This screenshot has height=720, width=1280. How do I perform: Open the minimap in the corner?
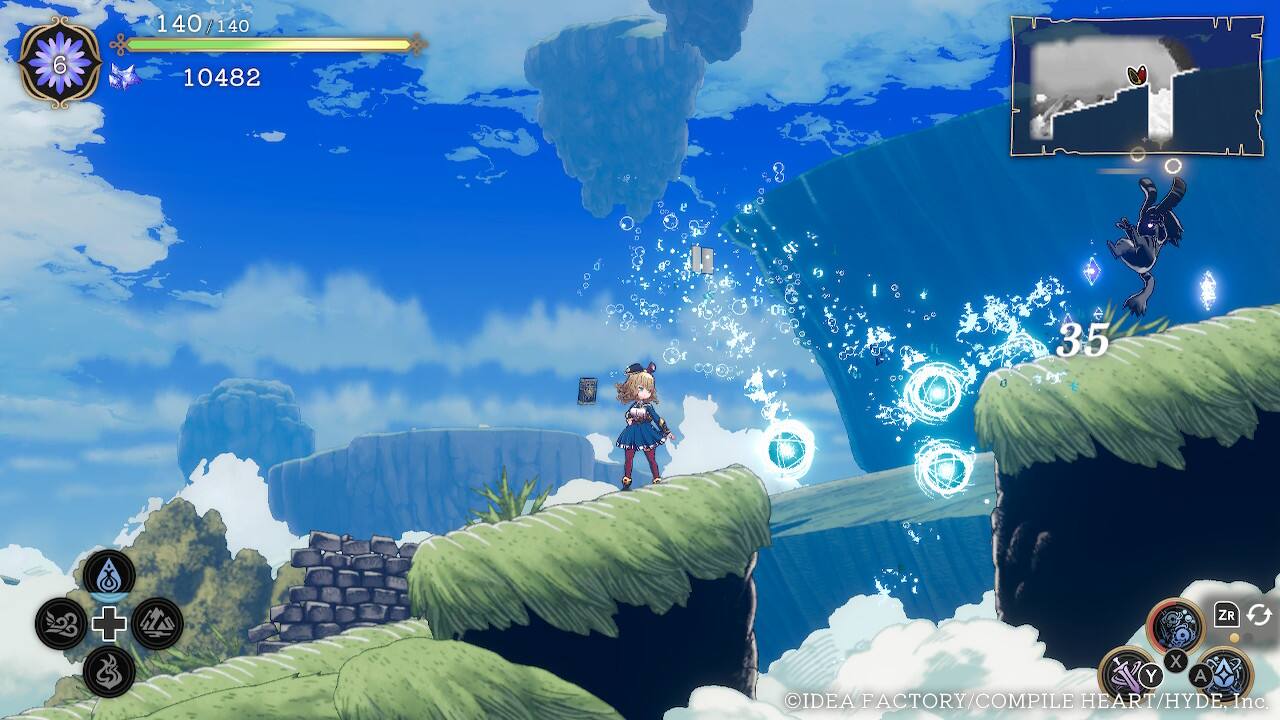(1136, 87)
